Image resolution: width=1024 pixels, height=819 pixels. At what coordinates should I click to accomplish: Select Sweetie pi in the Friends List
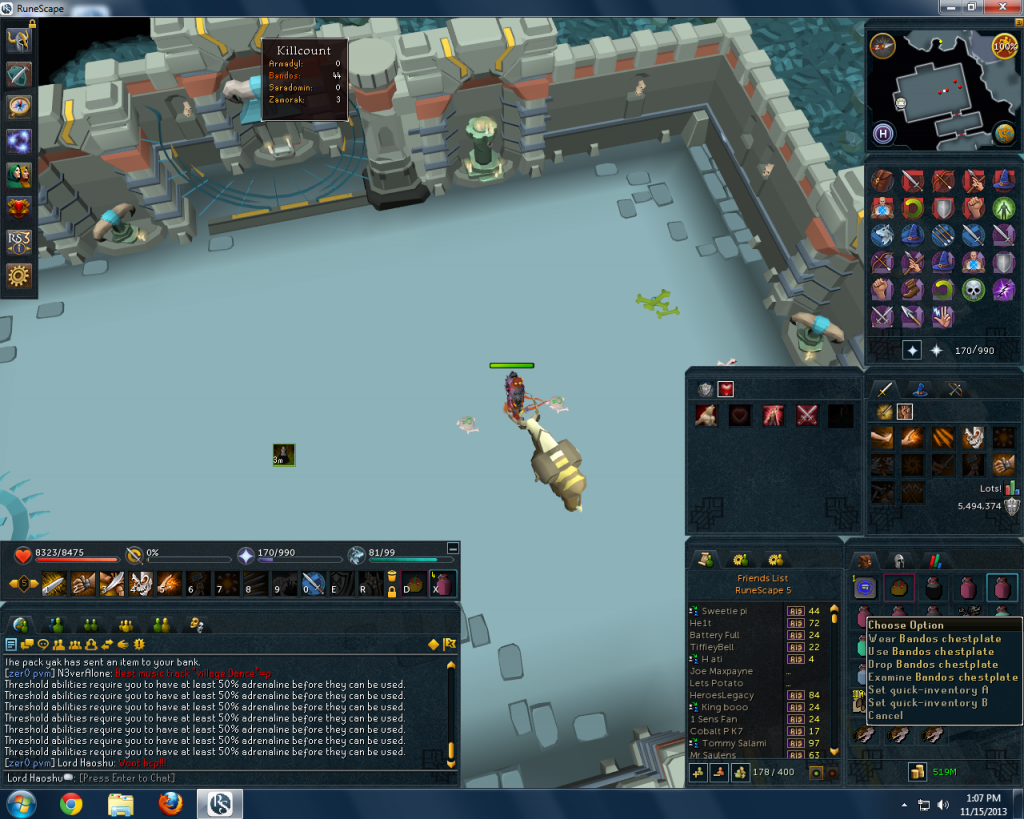tap(726, 610)
